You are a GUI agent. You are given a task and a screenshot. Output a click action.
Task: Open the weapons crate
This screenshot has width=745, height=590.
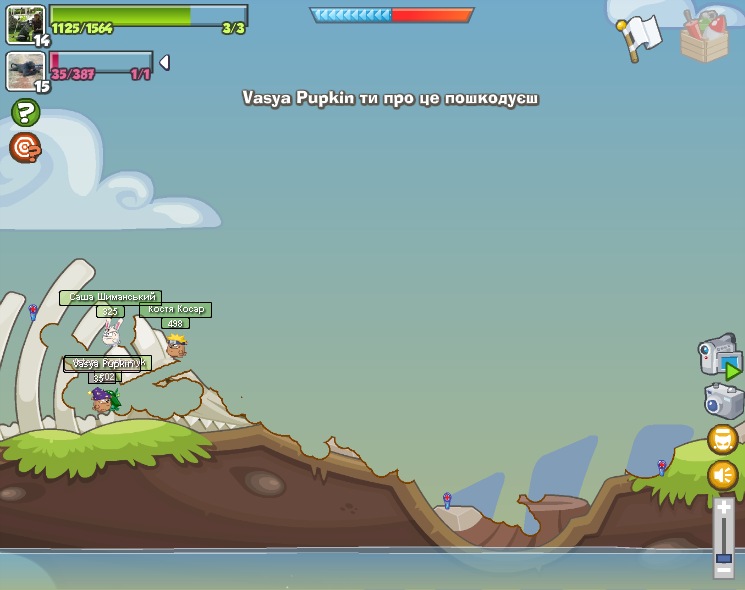pos(704,37)
